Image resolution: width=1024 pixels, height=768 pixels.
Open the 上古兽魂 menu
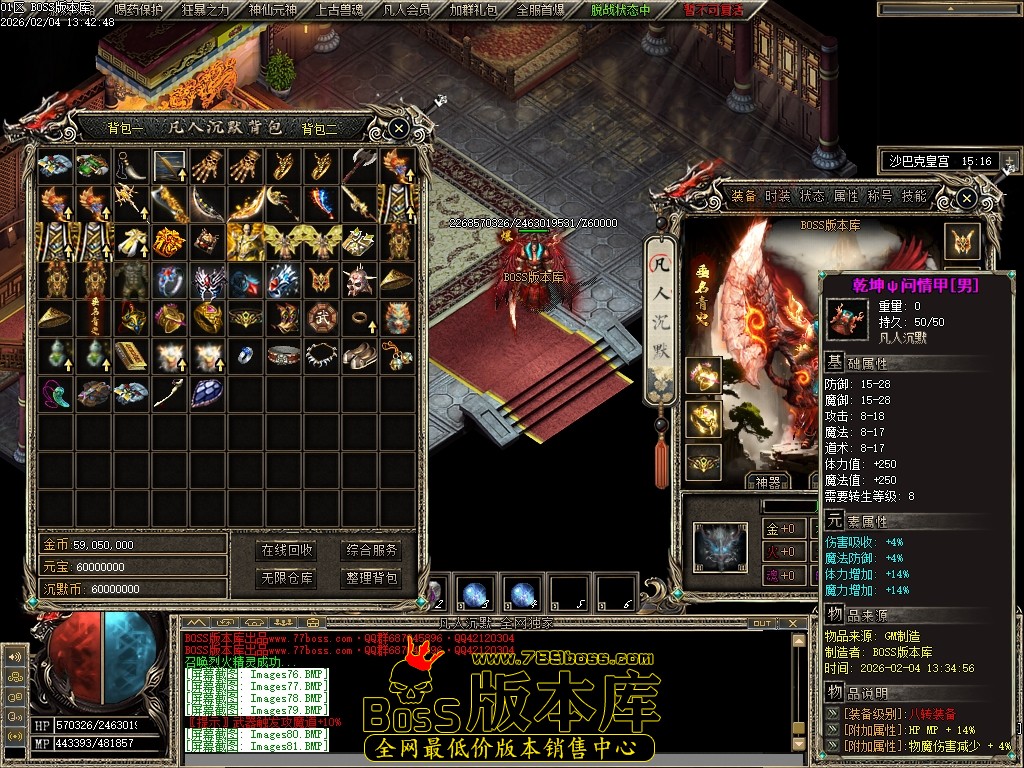coord(341,10)
